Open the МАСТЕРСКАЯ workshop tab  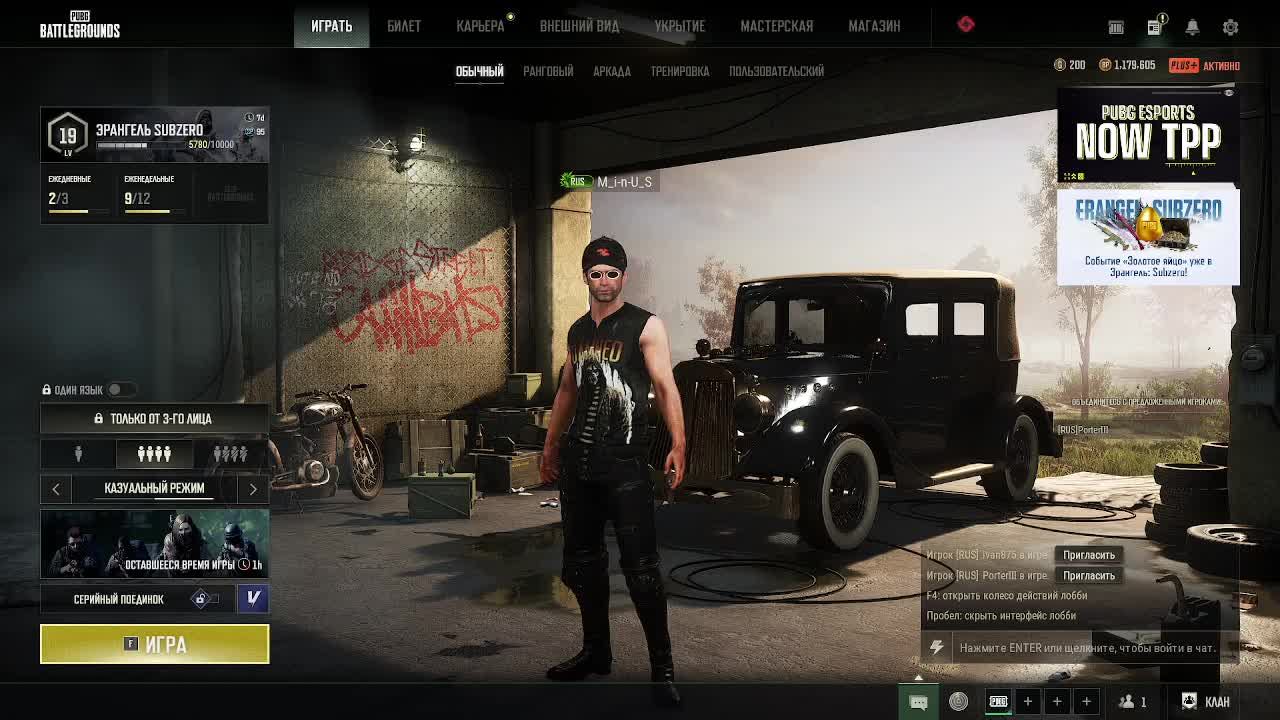pyautogui.click(x=776, y=26)
